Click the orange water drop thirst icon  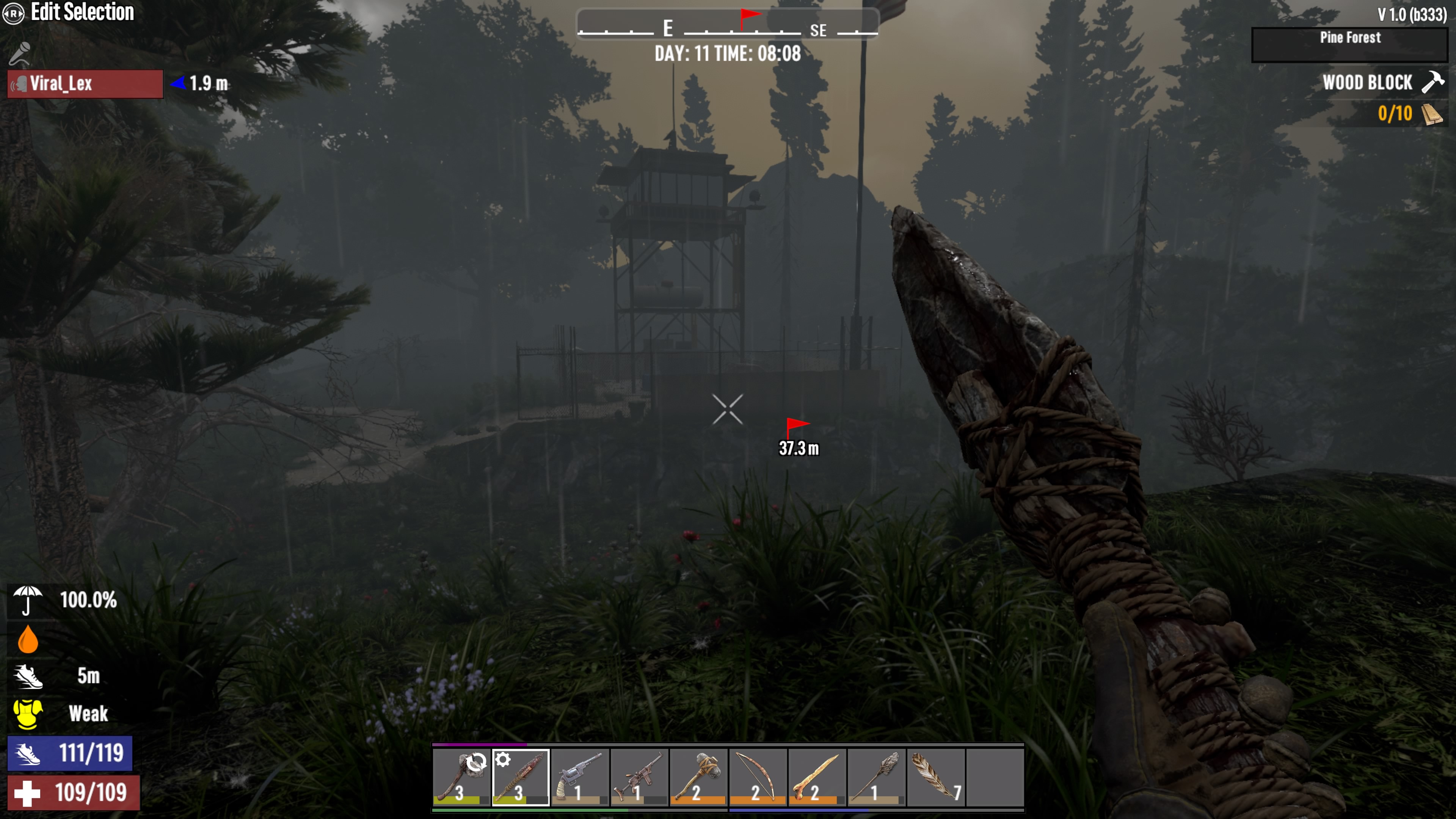28,639
